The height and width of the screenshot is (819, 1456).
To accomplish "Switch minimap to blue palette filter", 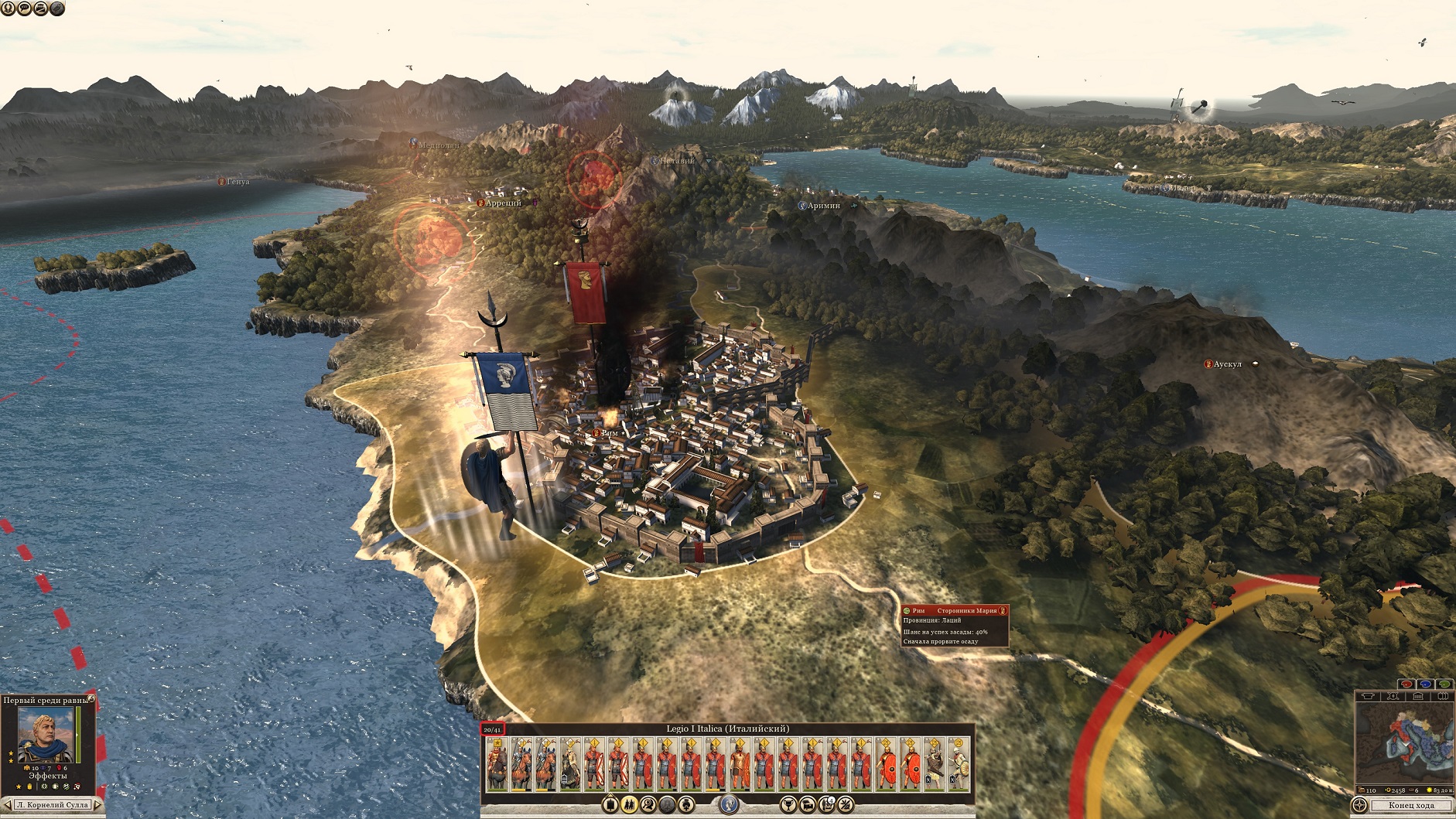I will coord(1425,684).
